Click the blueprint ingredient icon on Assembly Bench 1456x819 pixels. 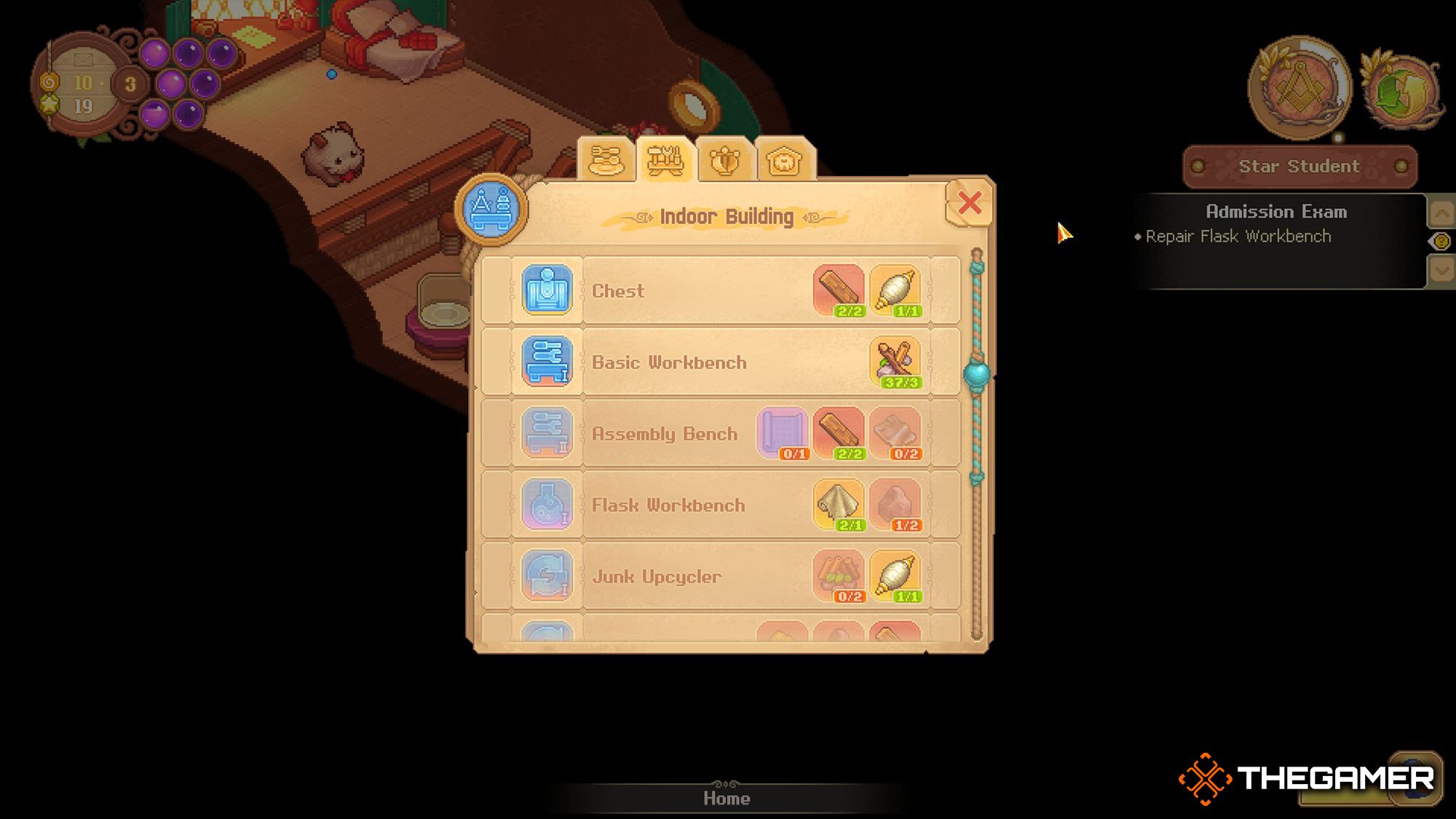click(784, 432)
